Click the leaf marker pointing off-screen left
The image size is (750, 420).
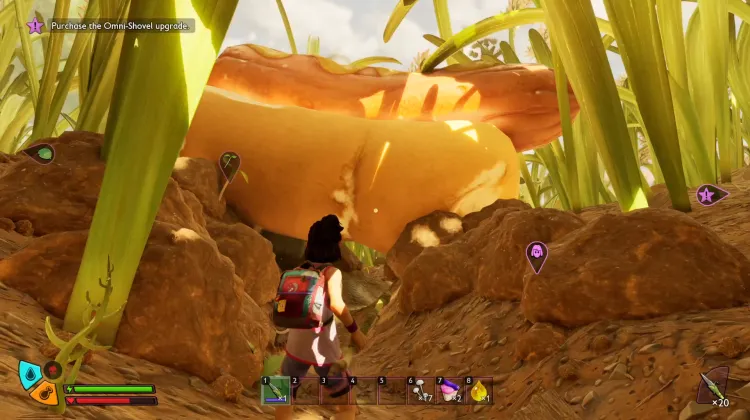(40, 154)
